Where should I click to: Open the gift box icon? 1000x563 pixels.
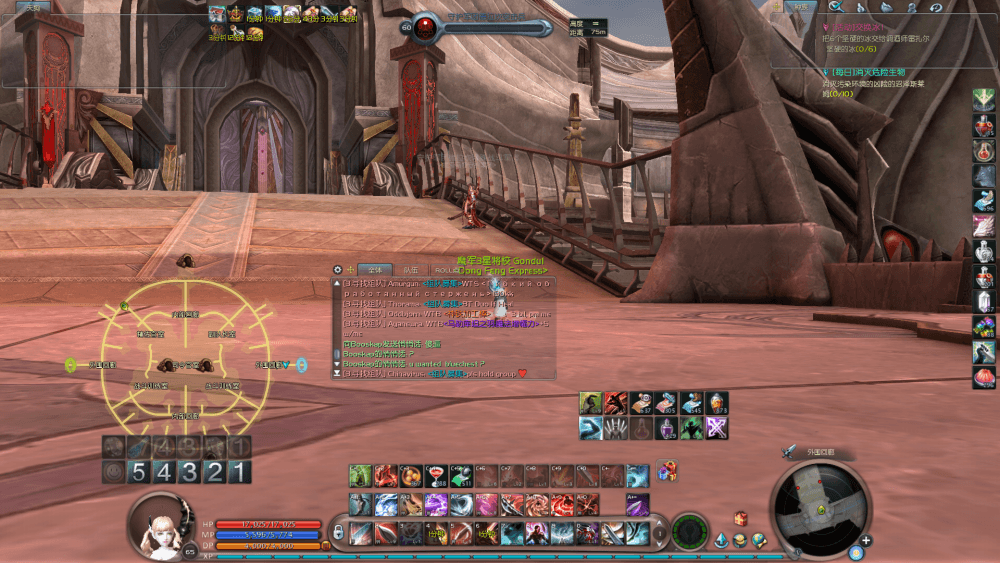pyautogui.click(x=665, y=470)
